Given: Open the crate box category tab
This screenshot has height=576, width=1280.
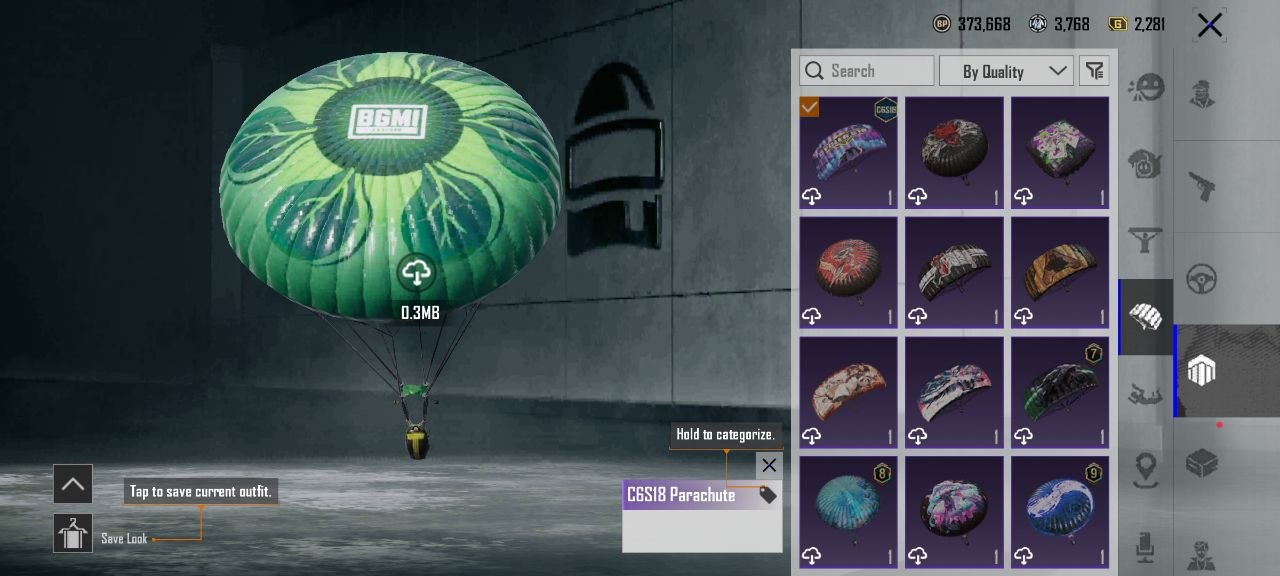Looking at the screenshot, I should [1201, 463].
